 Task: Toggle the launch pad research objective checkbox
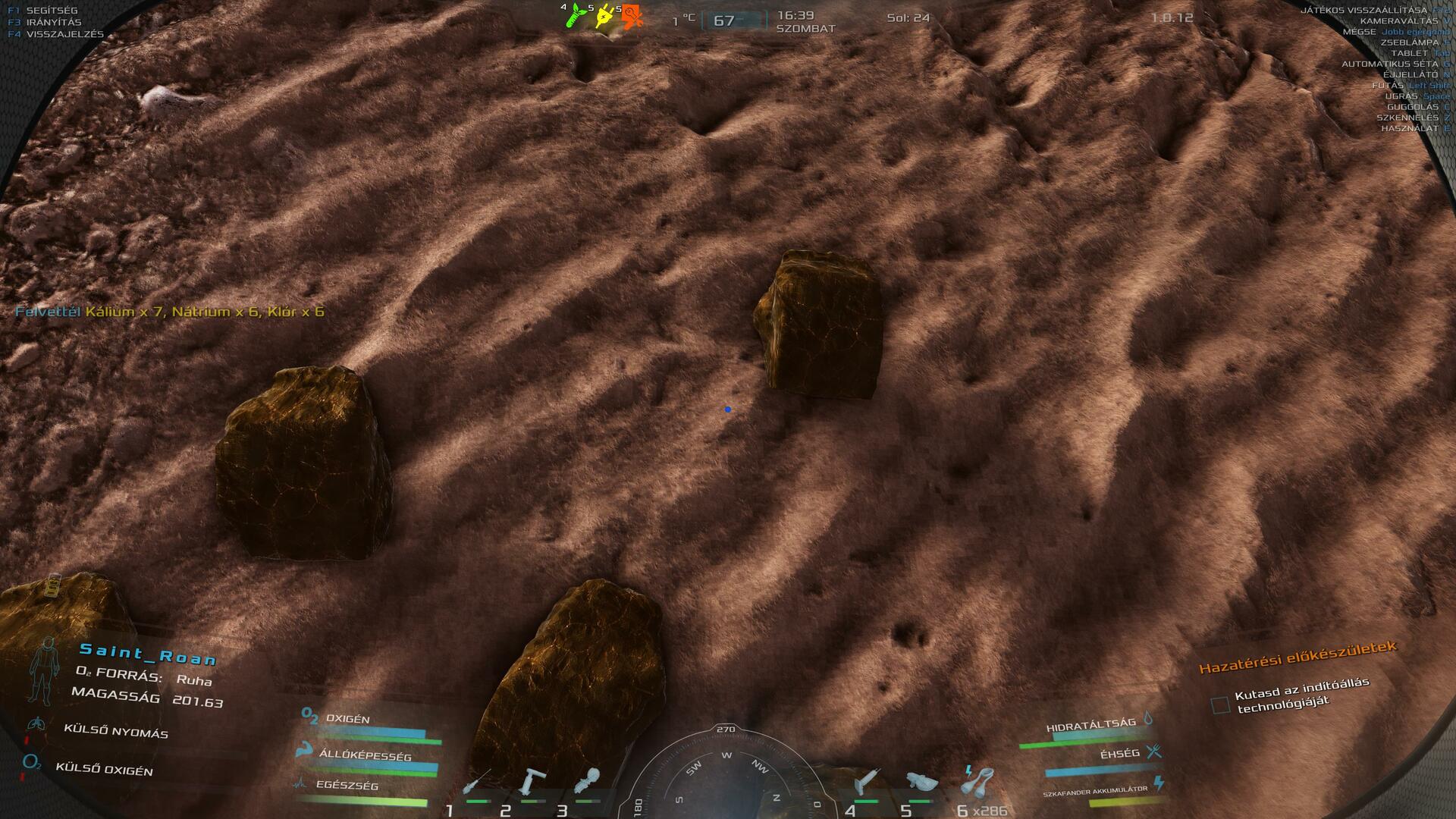[1220, 705]
